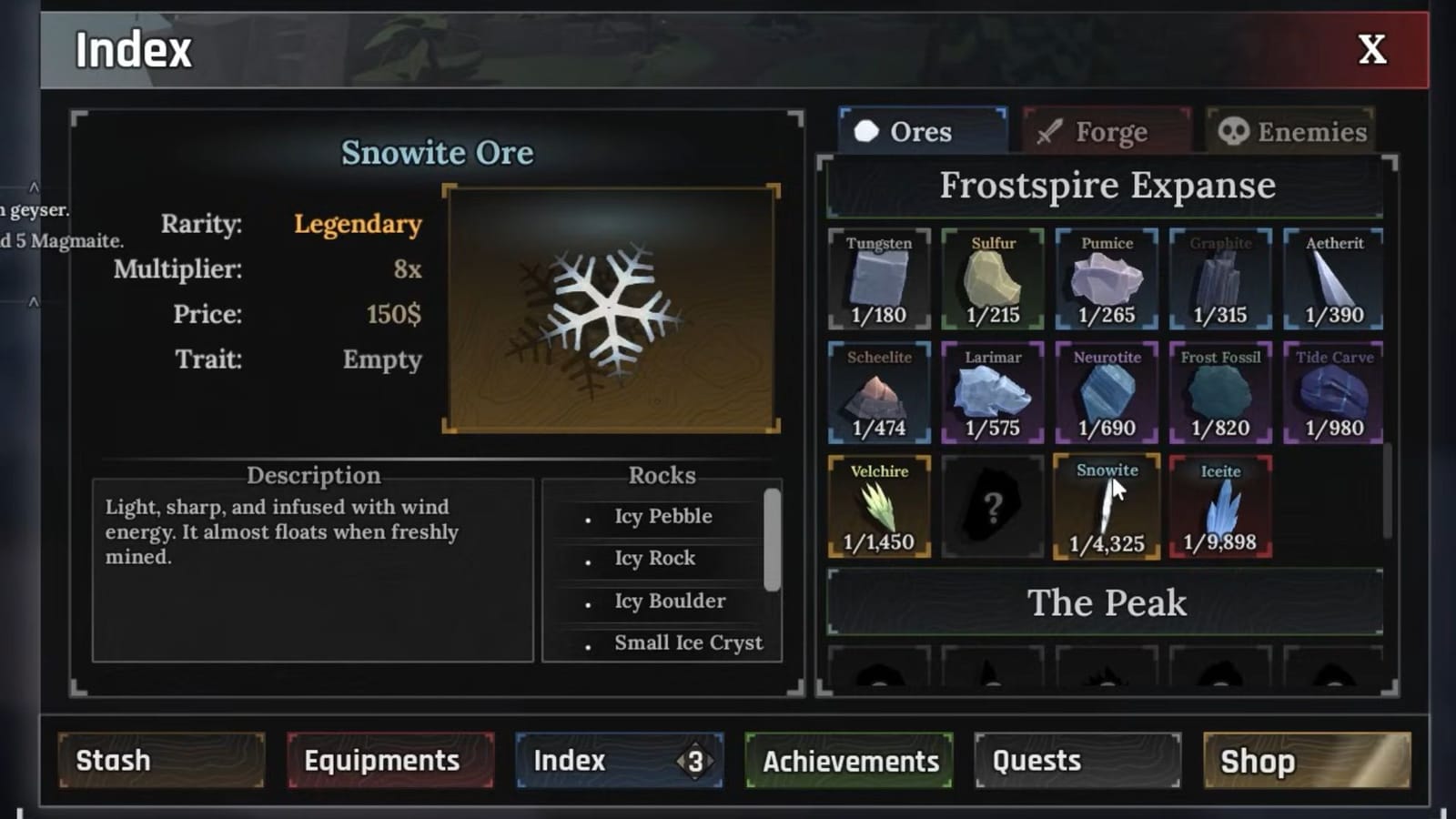Select the Icy Boulder rock entry
The image size is (1456, 819).
668,601
